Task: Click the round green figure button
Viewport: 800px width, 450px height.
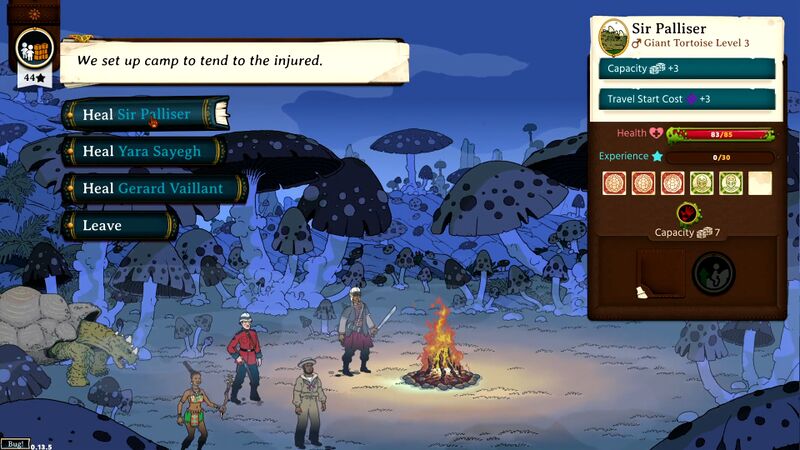Action: click(x=714, y=273)
